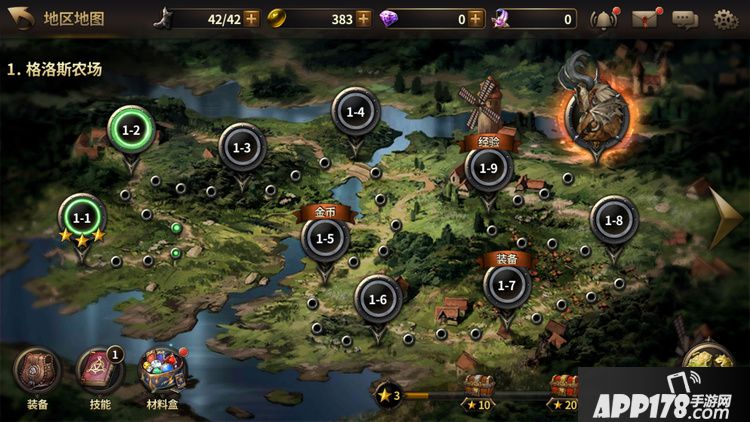Choose the 金币 gold stage 1-5
The height and width of the screenshot is (422, 750).
(x=325, y=237)
